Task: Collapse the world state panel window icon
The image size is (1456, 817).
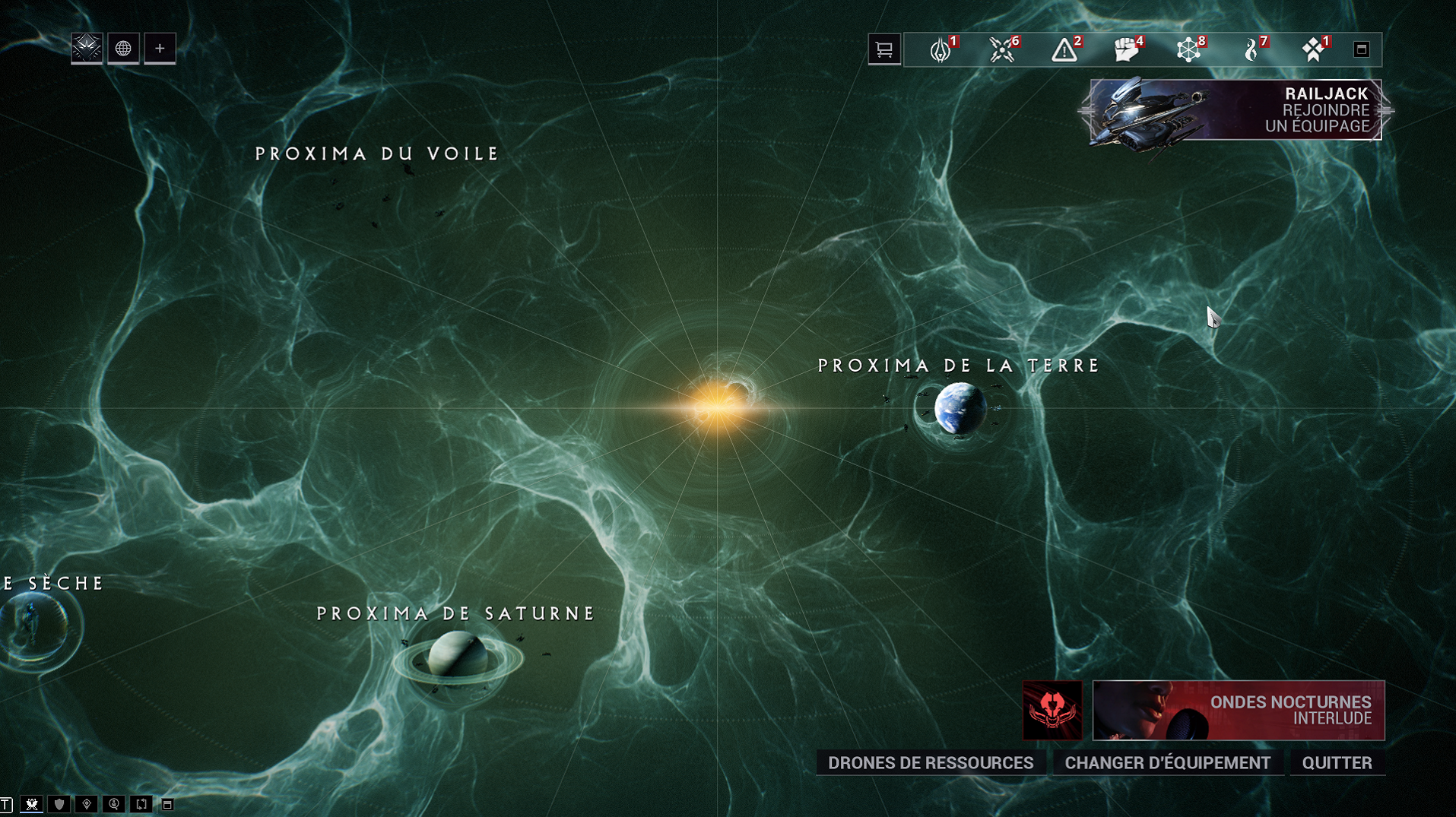Action: pos(1361,49)
